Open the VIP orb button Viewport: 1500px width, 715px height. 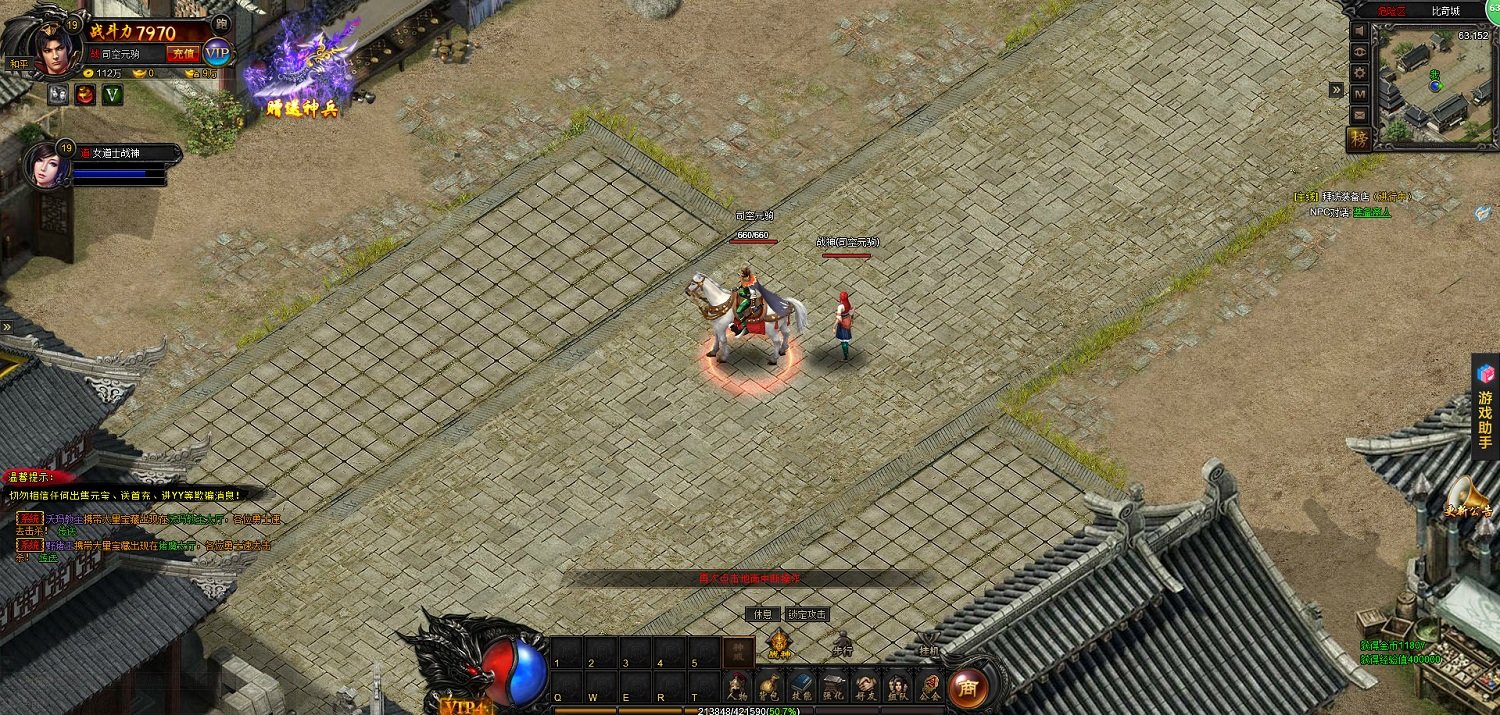[x=217, y=53]
